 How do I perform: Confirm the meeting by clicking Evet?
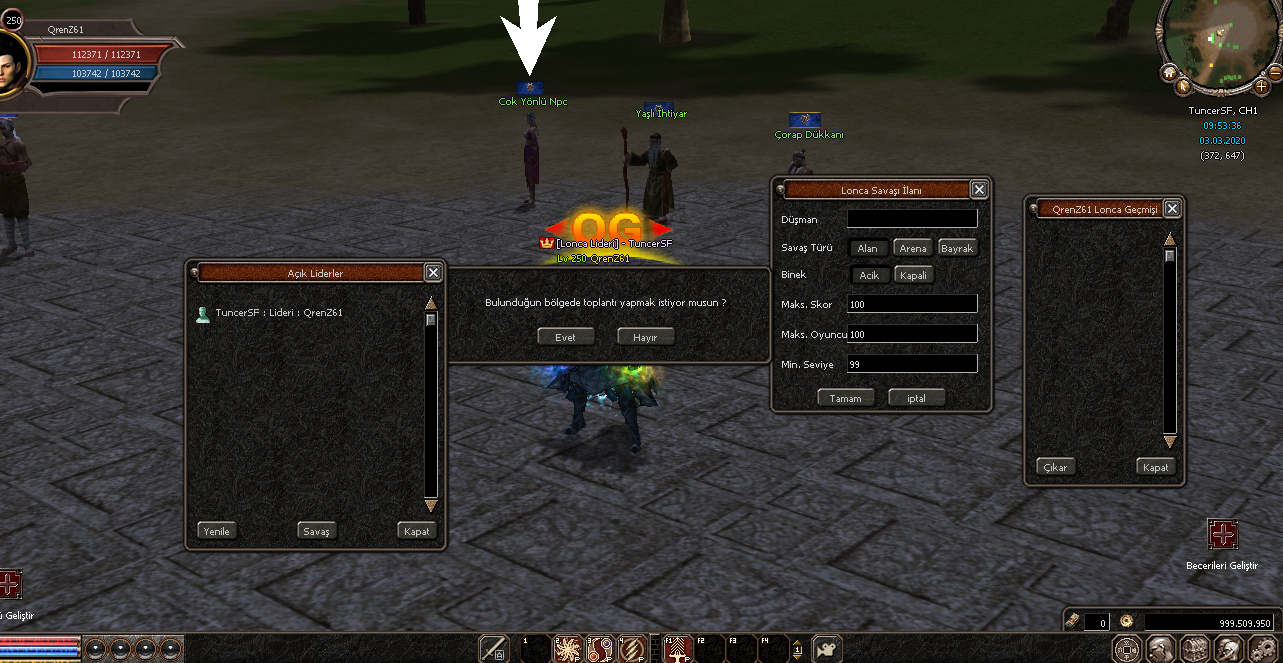click(565, 337)
